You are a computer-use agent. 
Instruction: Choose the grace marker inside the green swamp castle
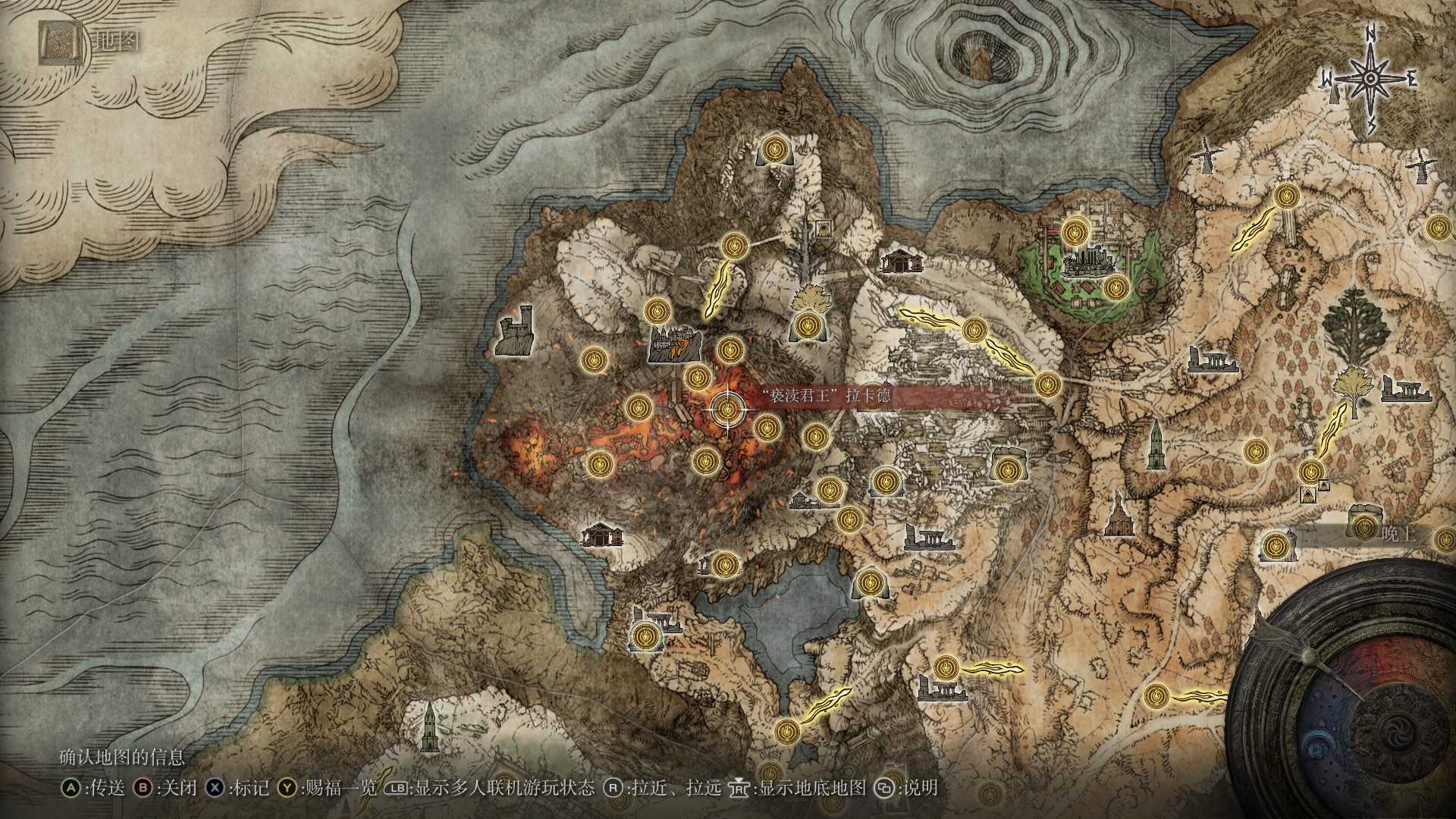(1074, 231)
